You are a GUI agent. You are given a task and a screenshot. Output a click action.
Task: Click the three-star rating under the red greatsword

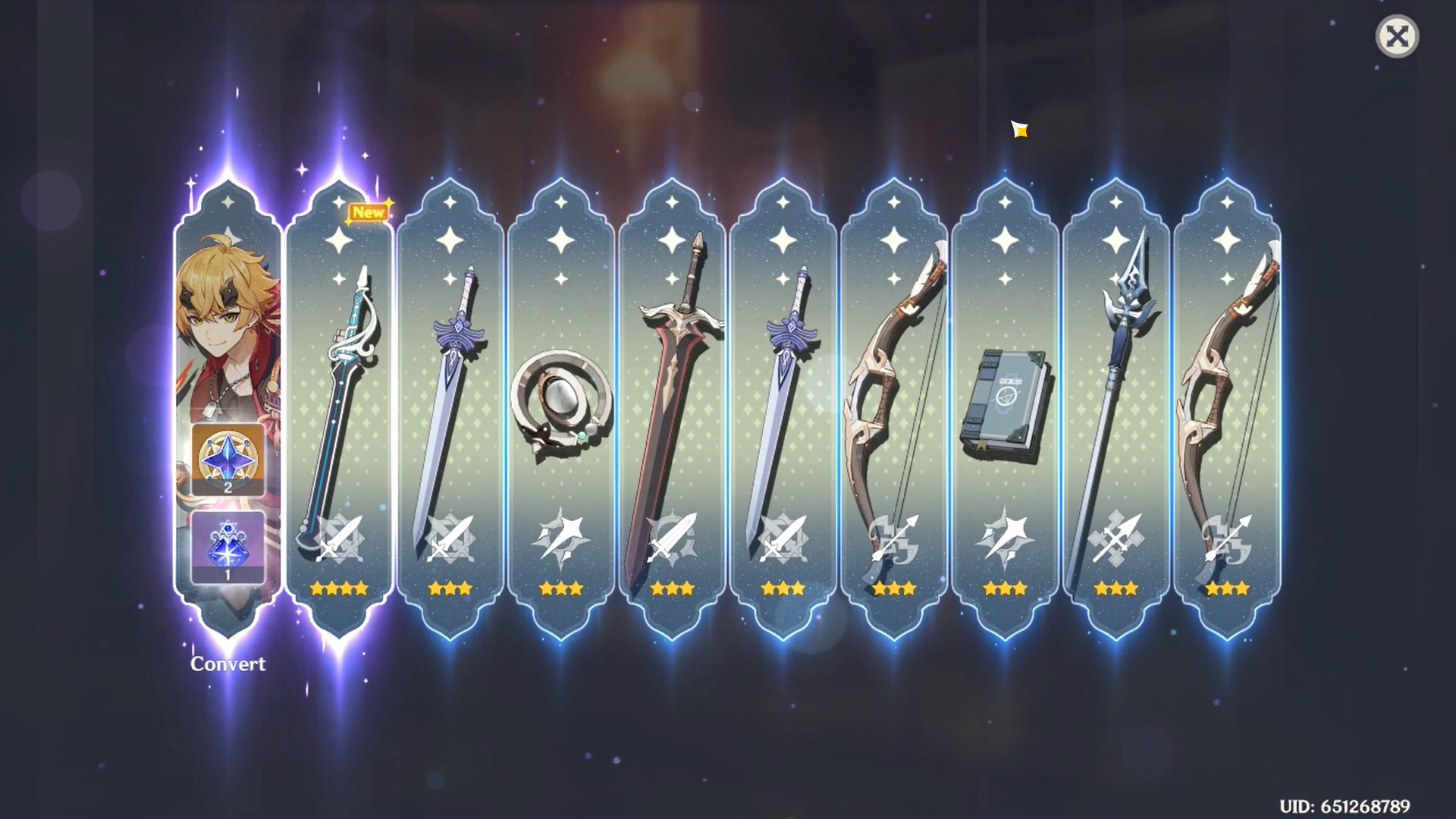click(x=671, y=588)
